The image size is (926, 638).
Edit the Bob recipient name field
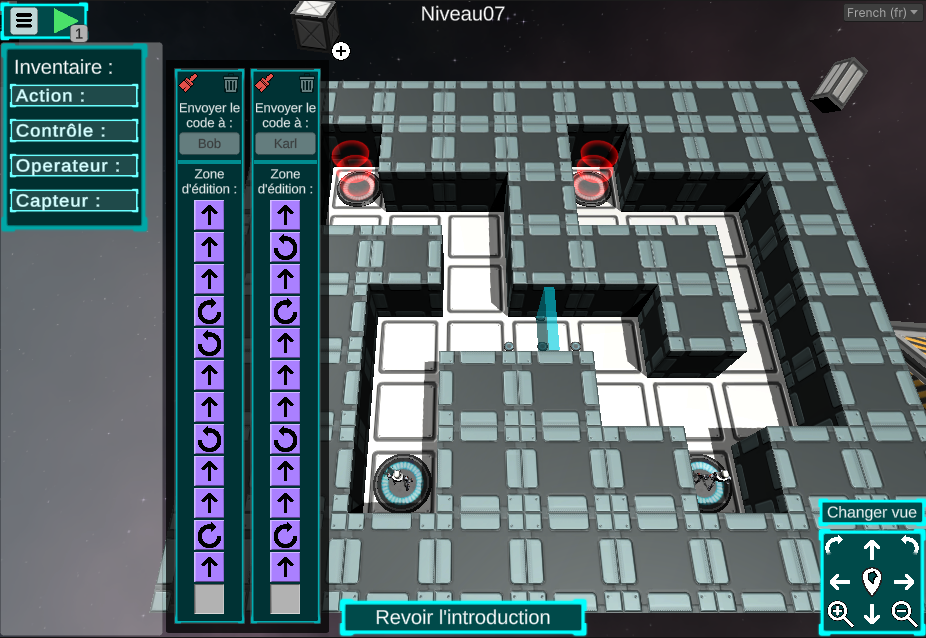click(209, 143)
